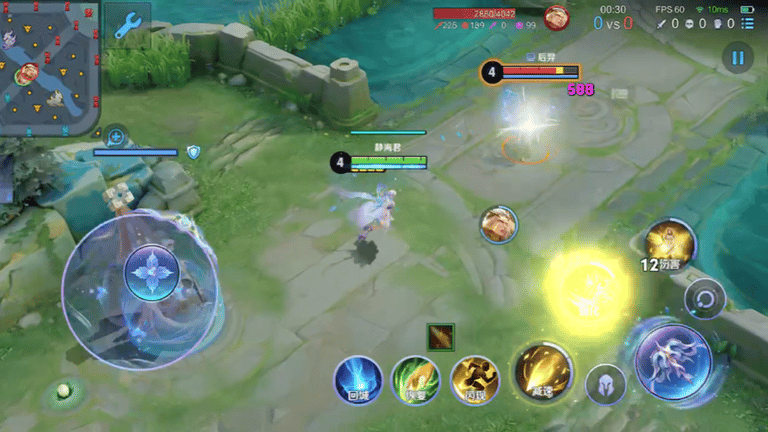The width and height of the screenshot is (768, 432).
Task: Select the enemy hero avatar at top
Action: [x=556, y=18]
